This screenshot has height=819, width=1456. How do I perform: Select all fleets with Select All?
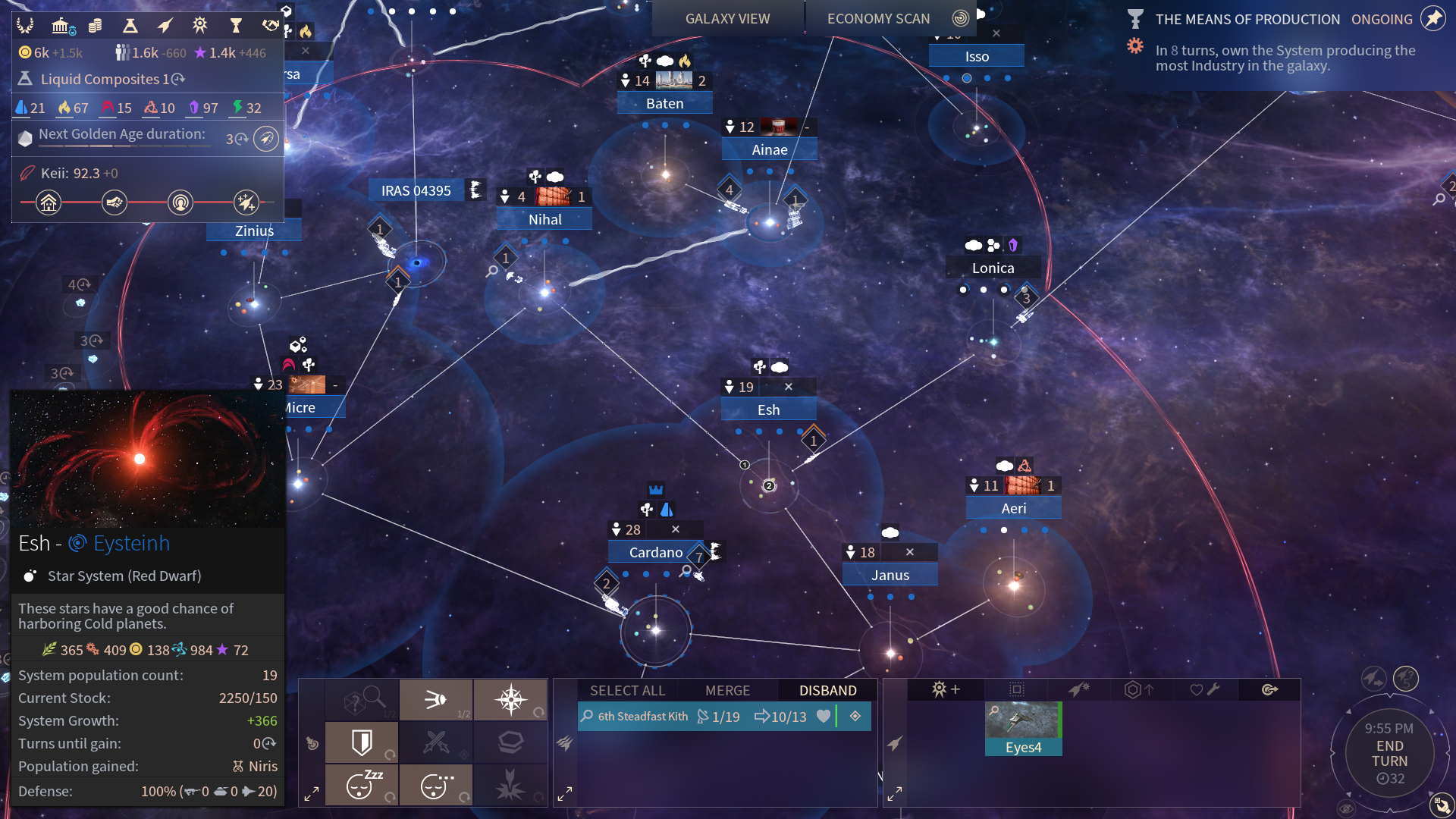[x=627, y=690]
